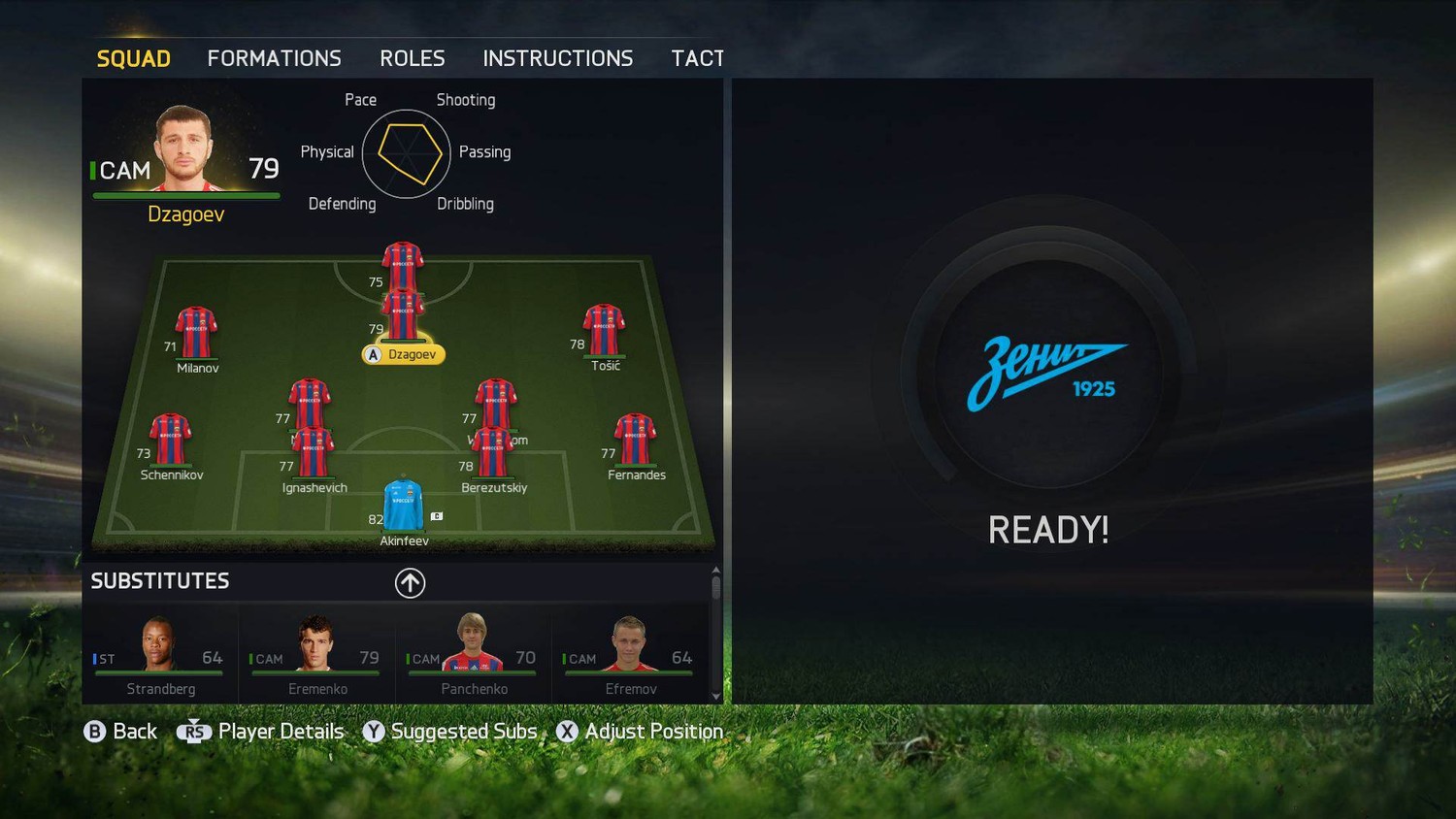Select Tošić on the pitch
The image size is (1456, 819).
point(604,333)
